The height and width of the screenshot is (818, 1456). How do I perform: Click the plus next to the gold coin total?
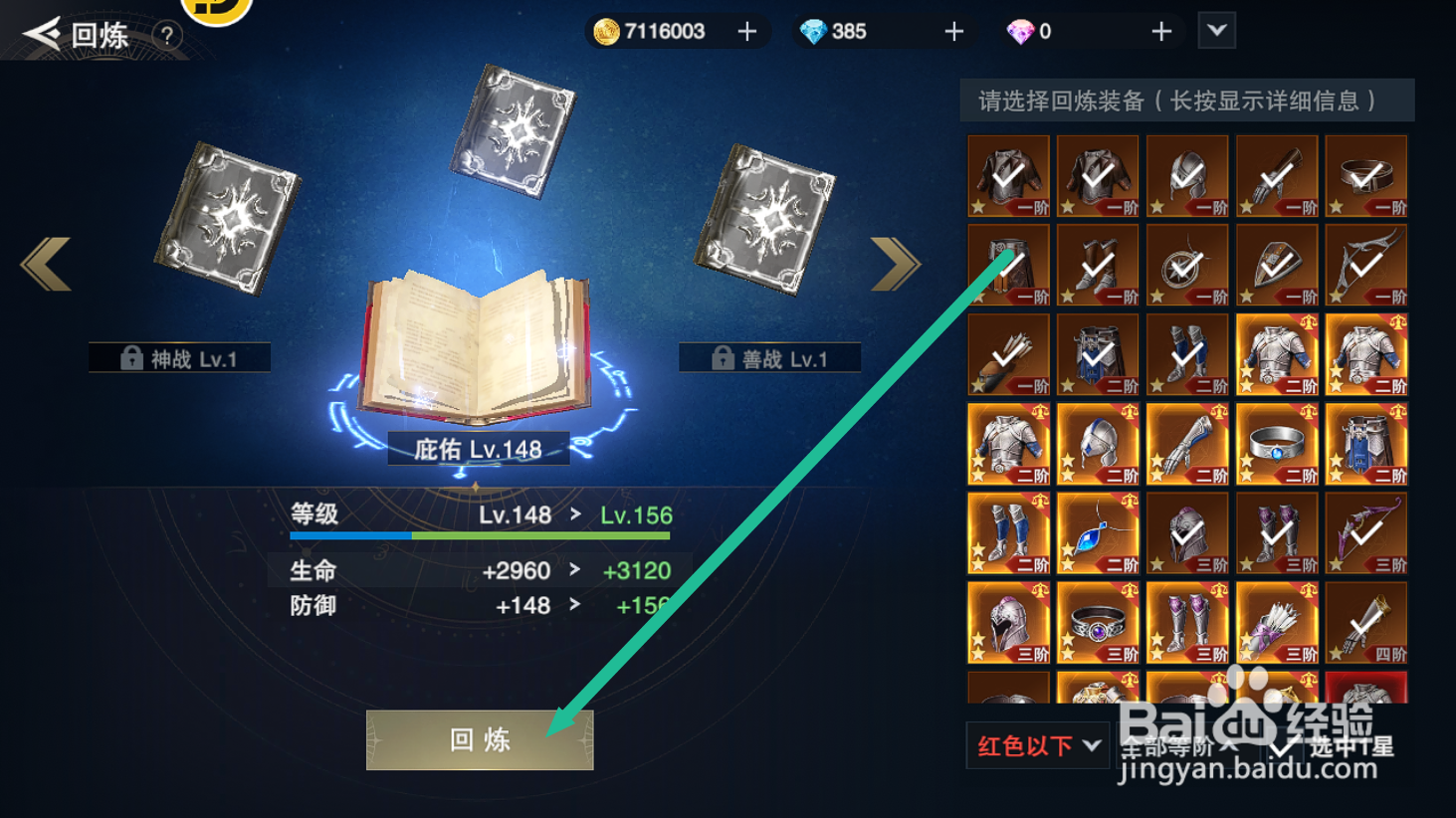pos(745,31)
